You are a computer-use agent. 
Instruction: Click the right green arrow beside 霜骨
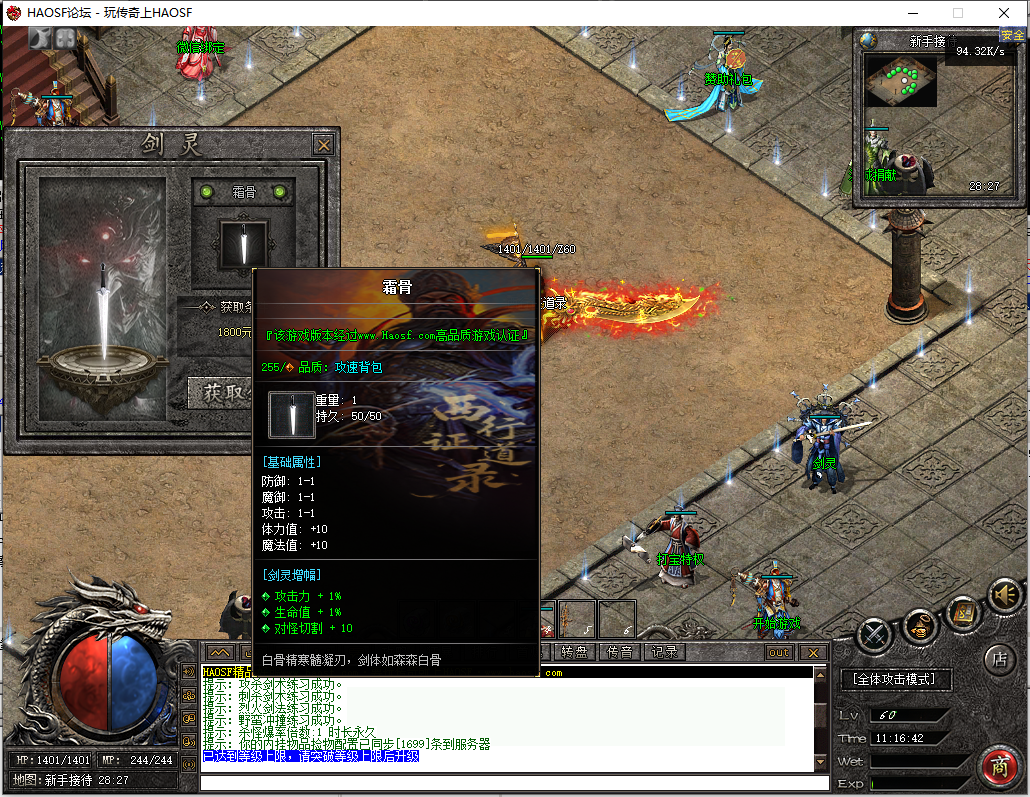coord(280,192)
